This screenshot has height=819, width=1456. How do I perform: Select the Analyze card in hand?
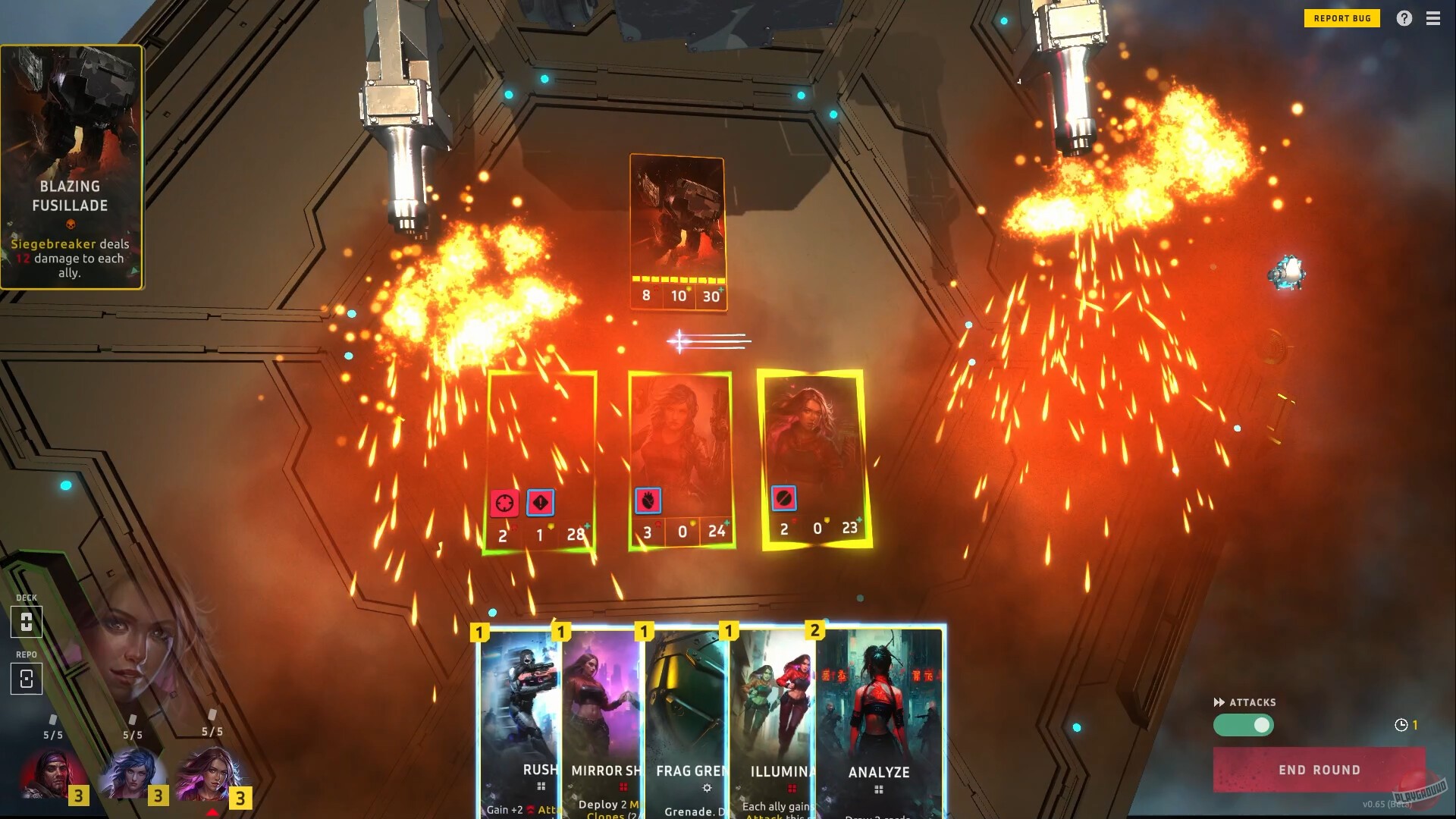[880, 720]
